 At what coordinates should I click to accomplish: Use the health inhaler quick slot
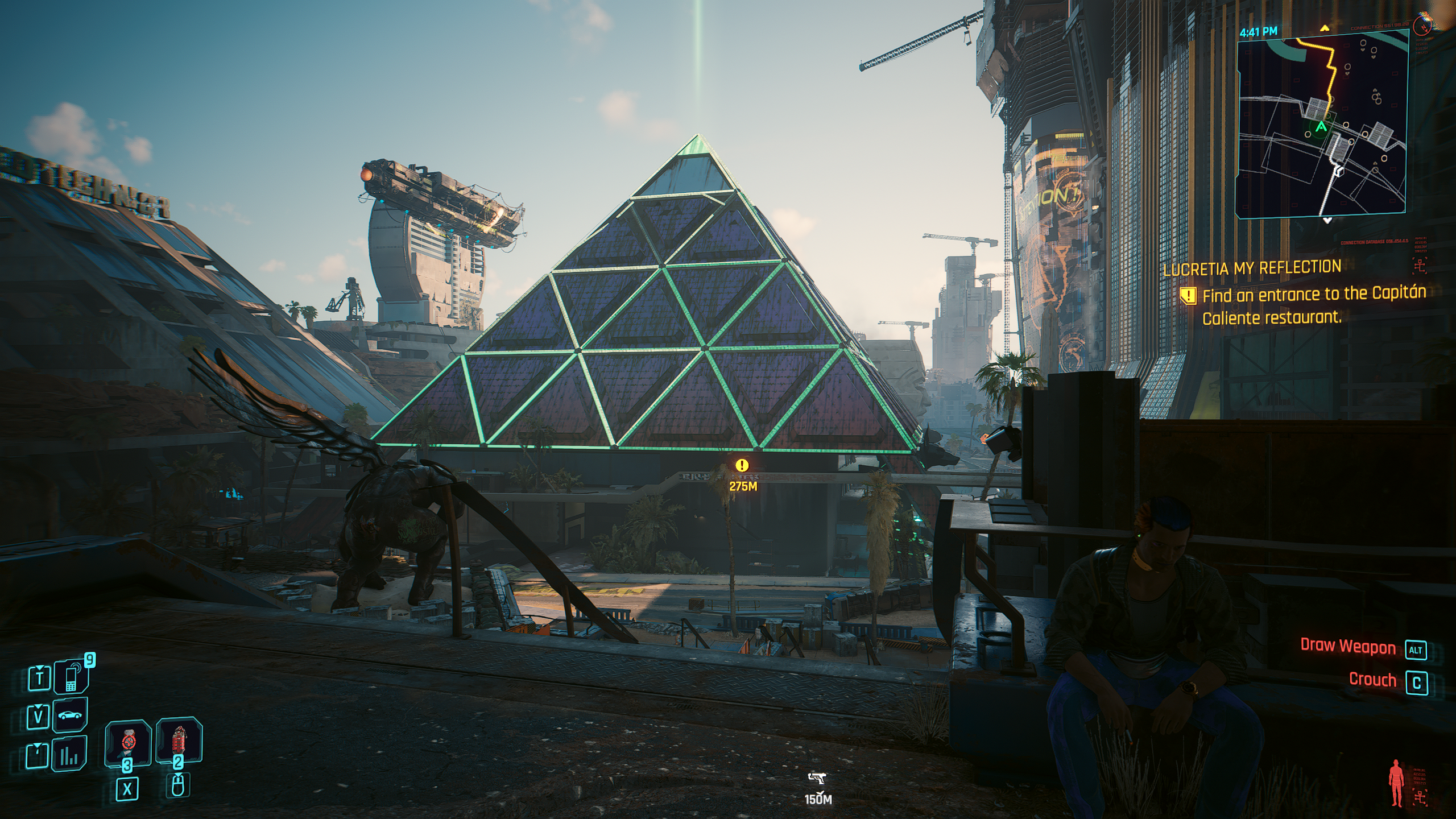tap(128, 743)
